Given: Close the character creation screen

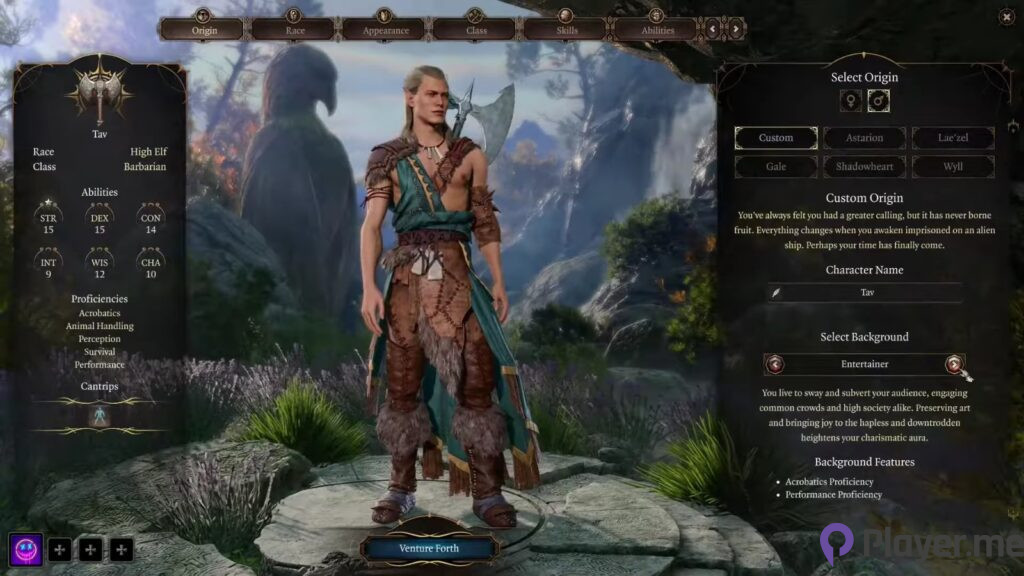Looking at the screenshot, I should [1006, 16].
